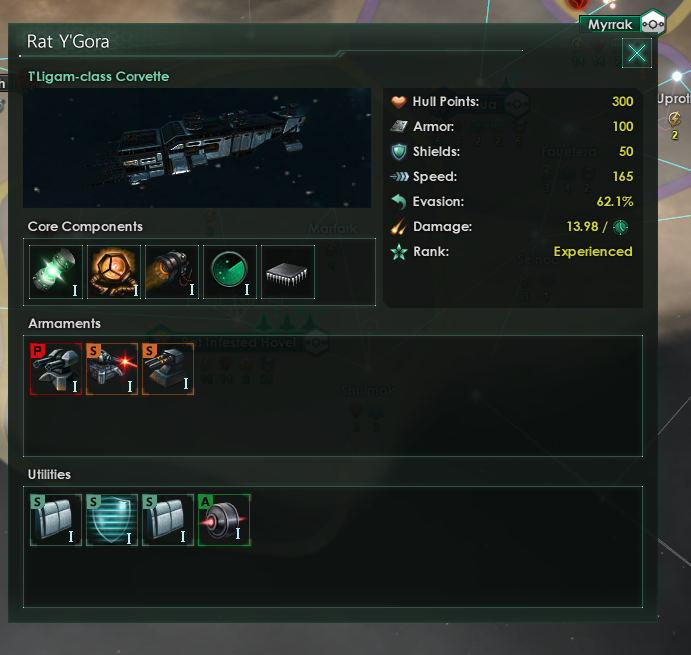Select the combat computer chip component
This screenshot has height=655, width=691.
288,272
